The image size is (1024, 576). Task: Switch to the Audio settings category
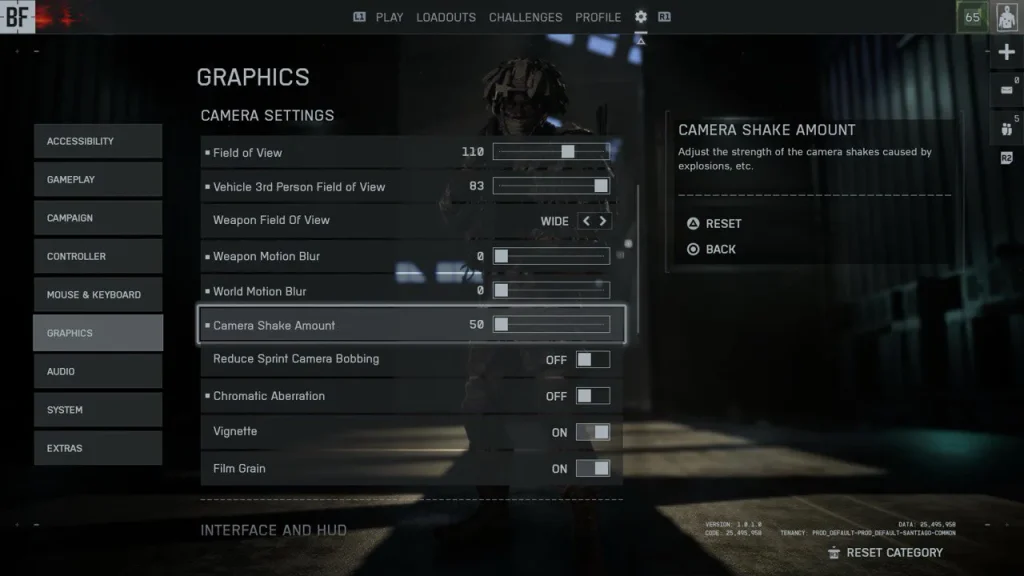(97, 372)
